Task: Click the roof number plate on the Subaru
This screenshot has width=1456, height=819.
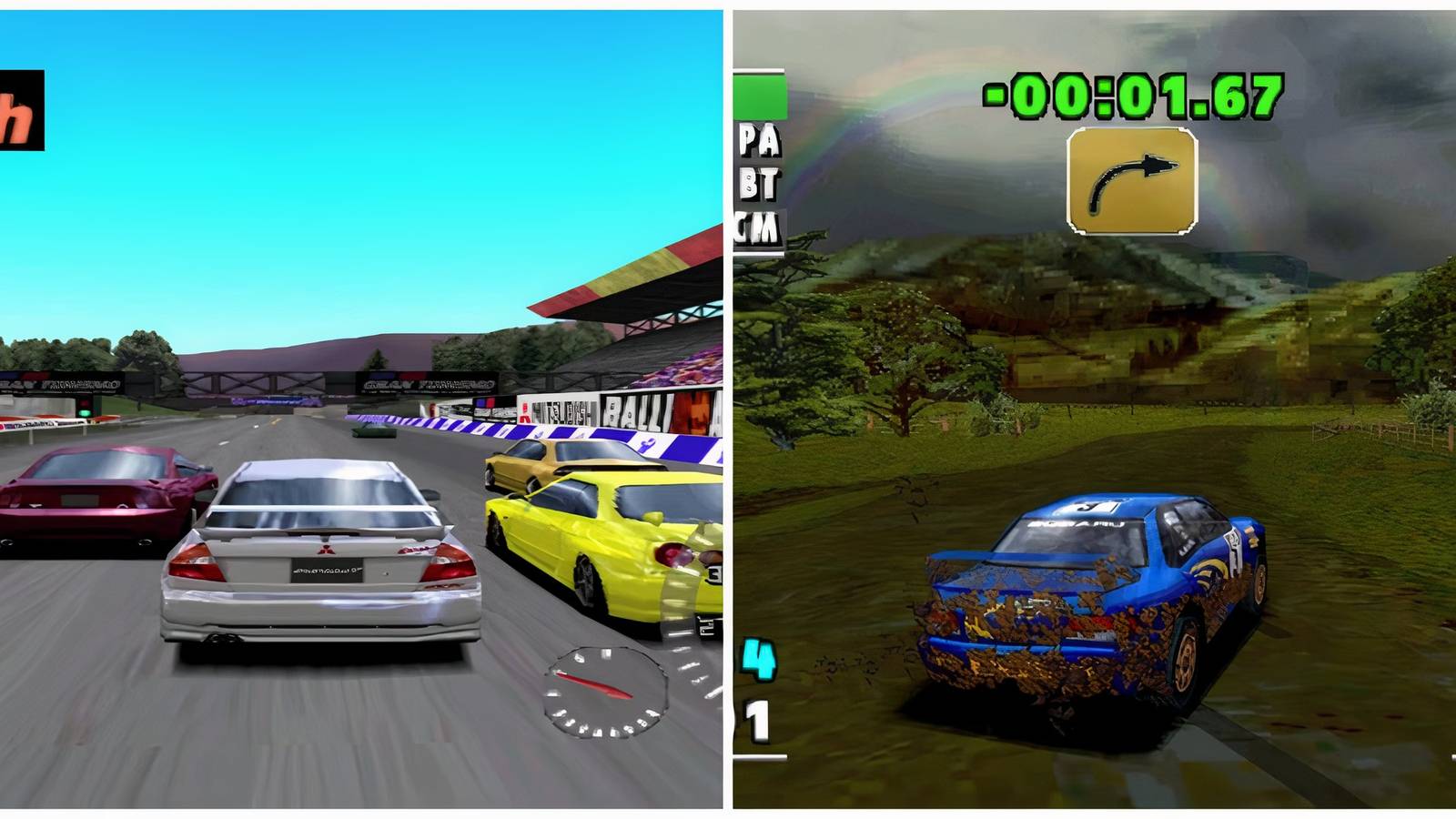Action: pyautogui.click(x=1092, y=506)
